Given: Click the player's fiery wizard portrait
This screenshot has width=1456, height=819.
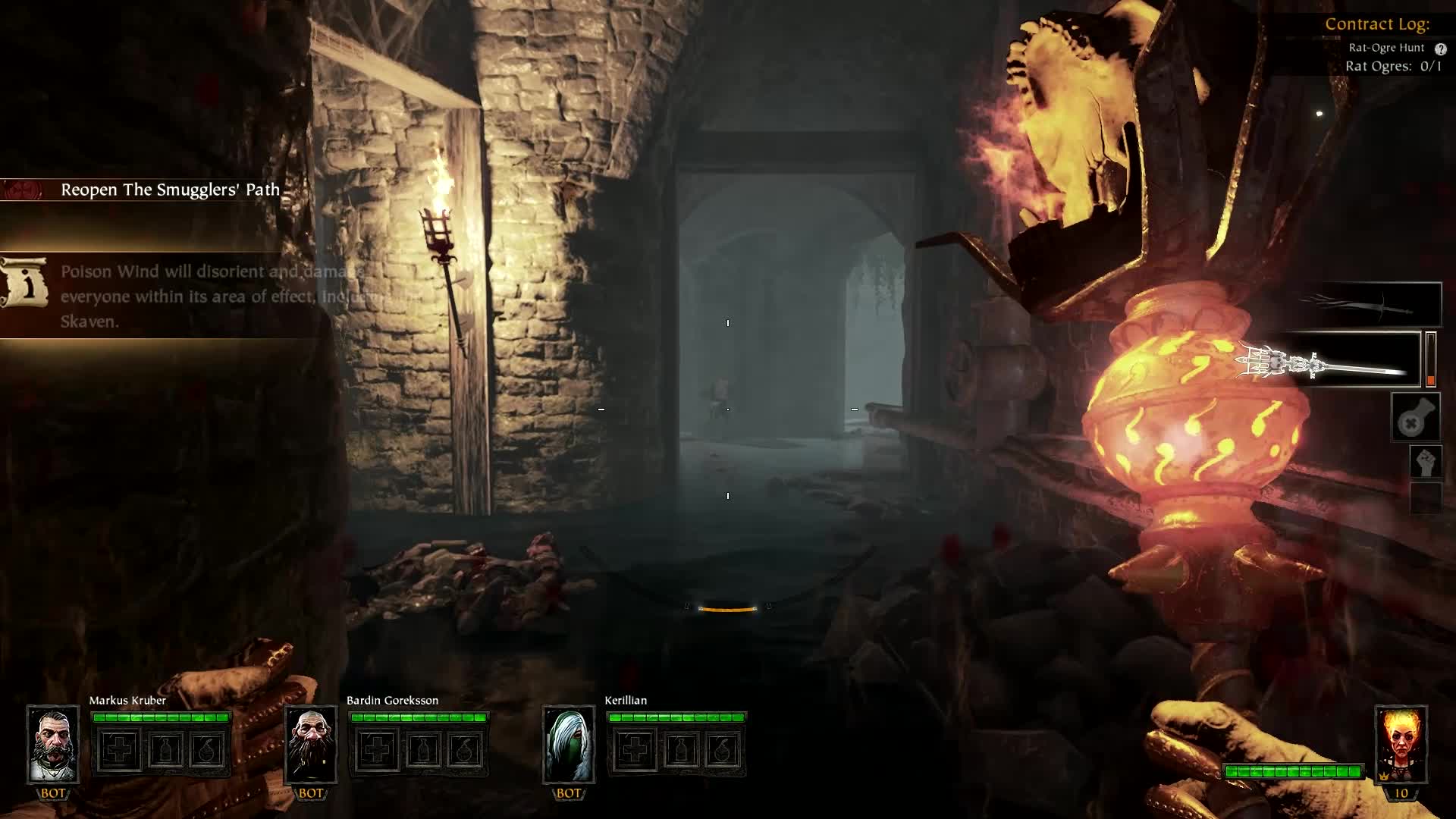Looking at the screenshot, I should point(1401,744).
